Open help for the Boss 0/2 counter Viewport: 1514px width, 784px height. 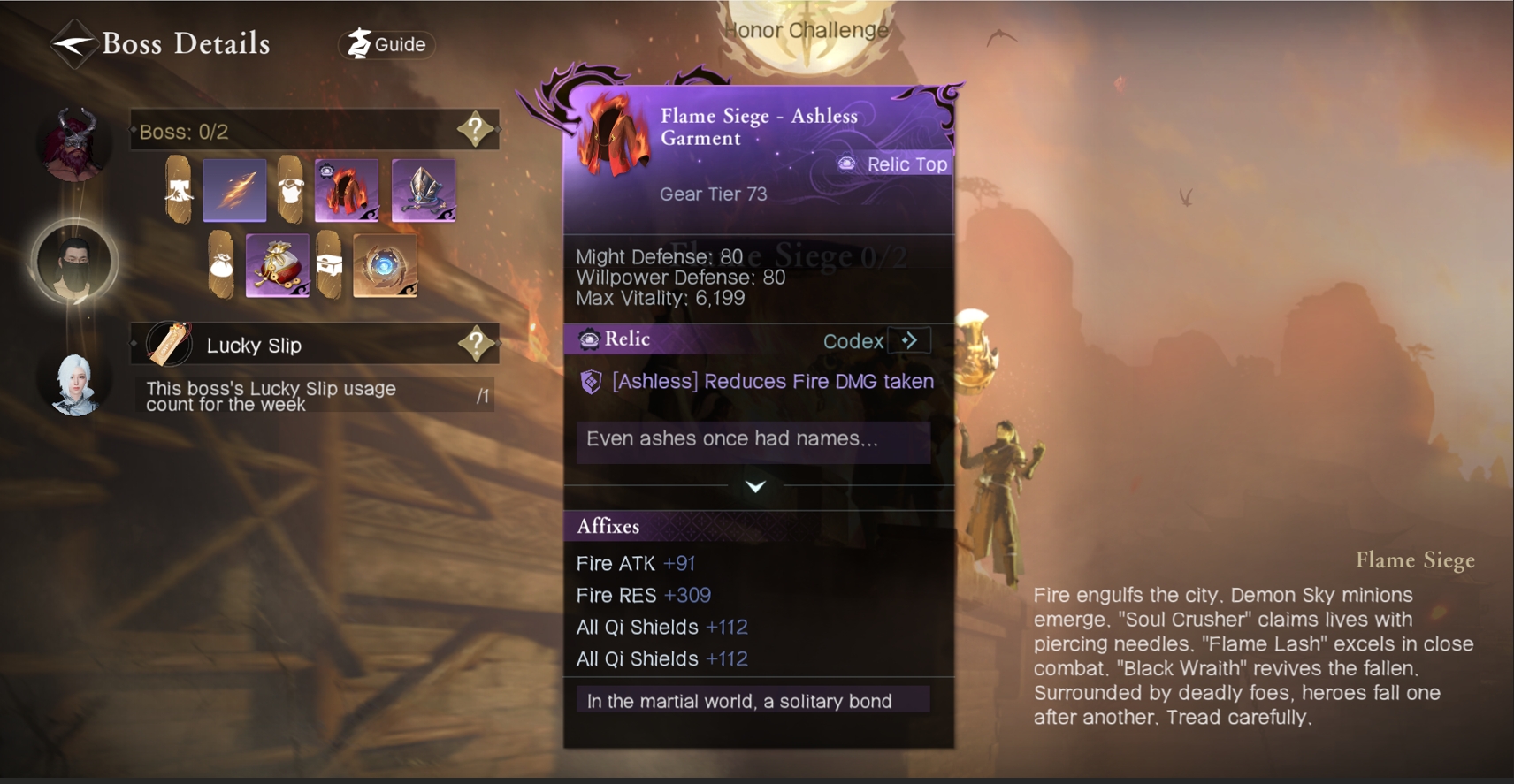coord(476,130)
